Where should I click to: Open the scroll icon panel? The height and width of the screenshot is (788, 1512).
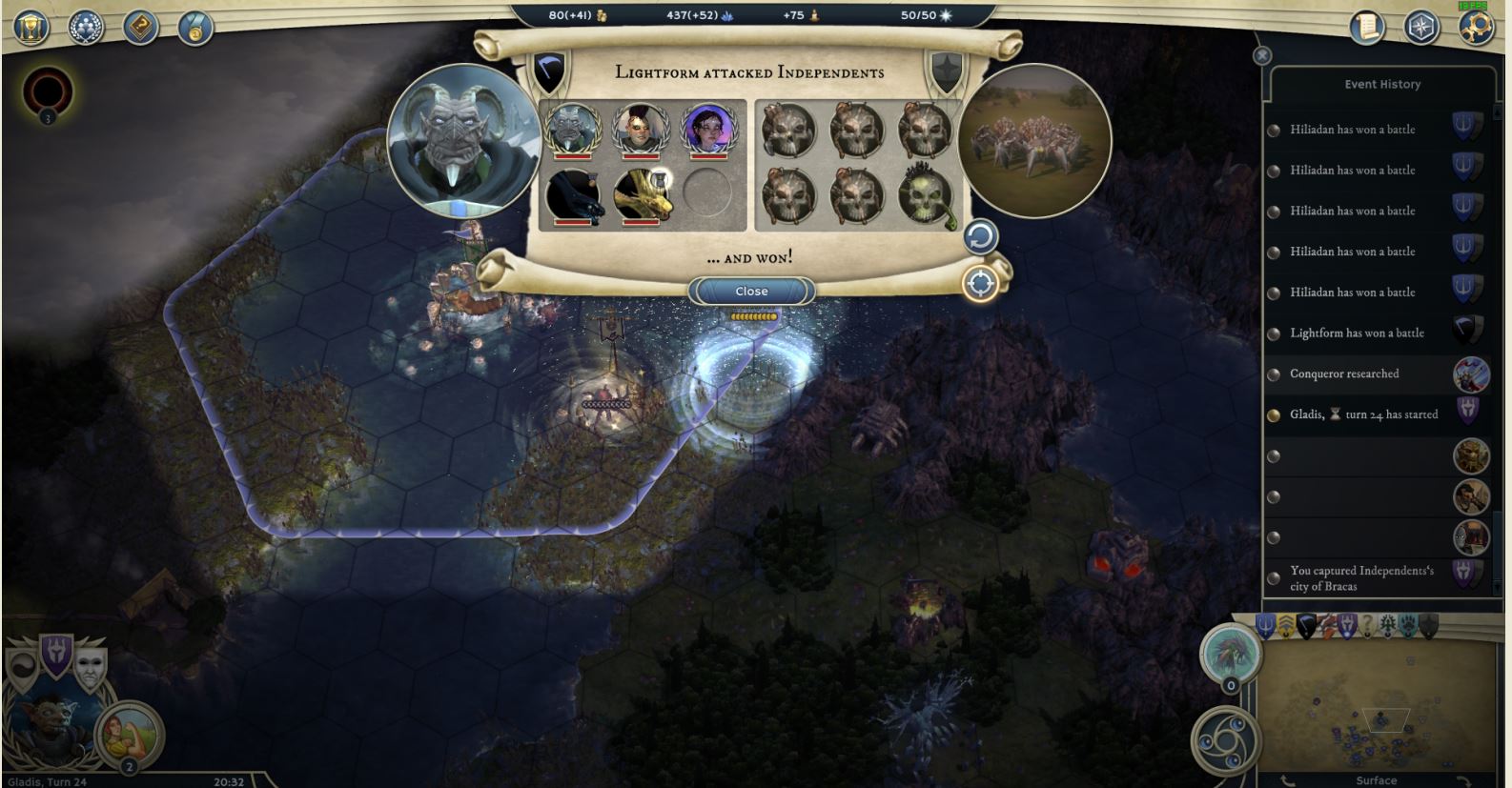1367,28
